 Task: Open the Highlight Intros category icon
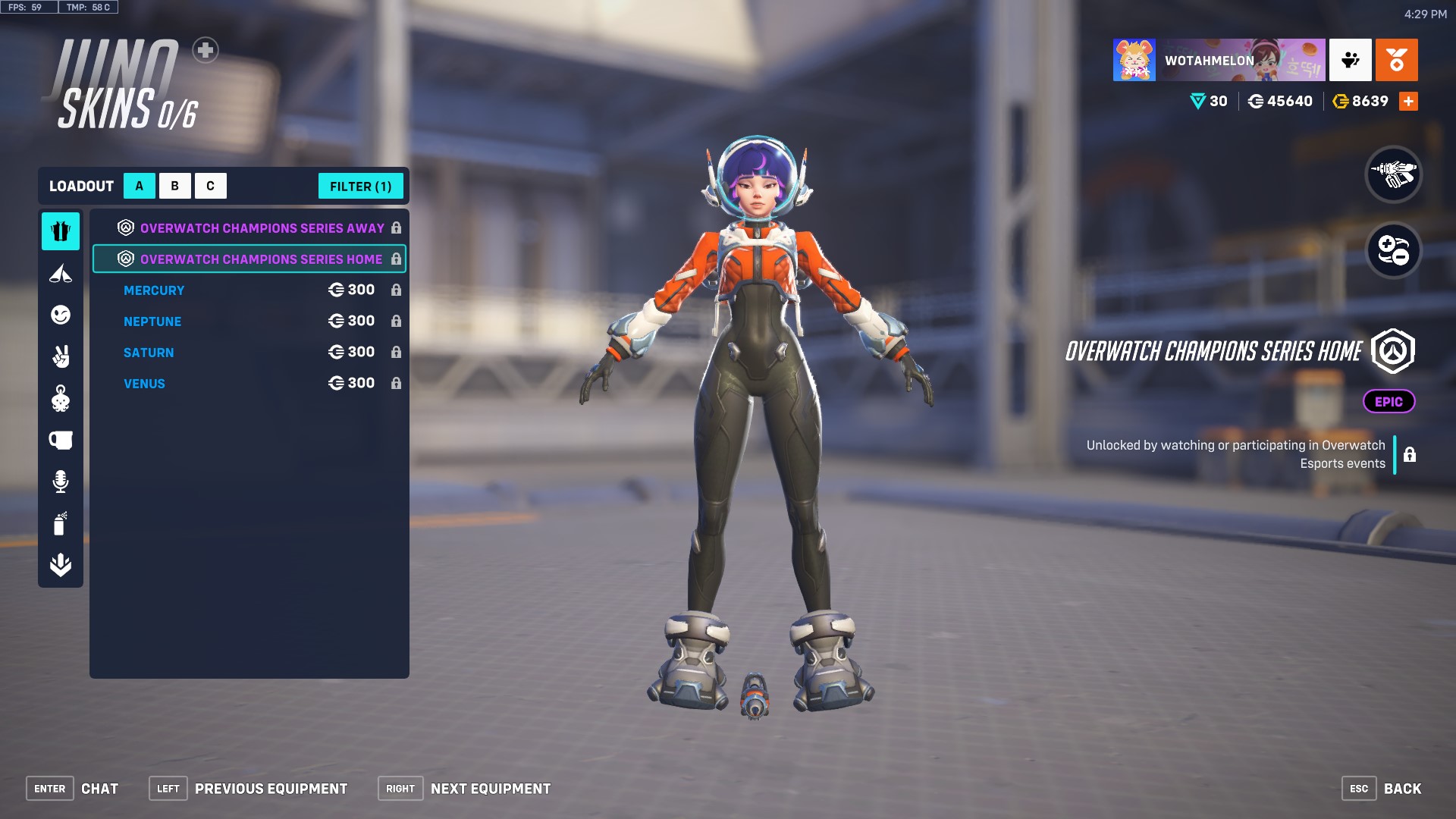pos(61,274)
